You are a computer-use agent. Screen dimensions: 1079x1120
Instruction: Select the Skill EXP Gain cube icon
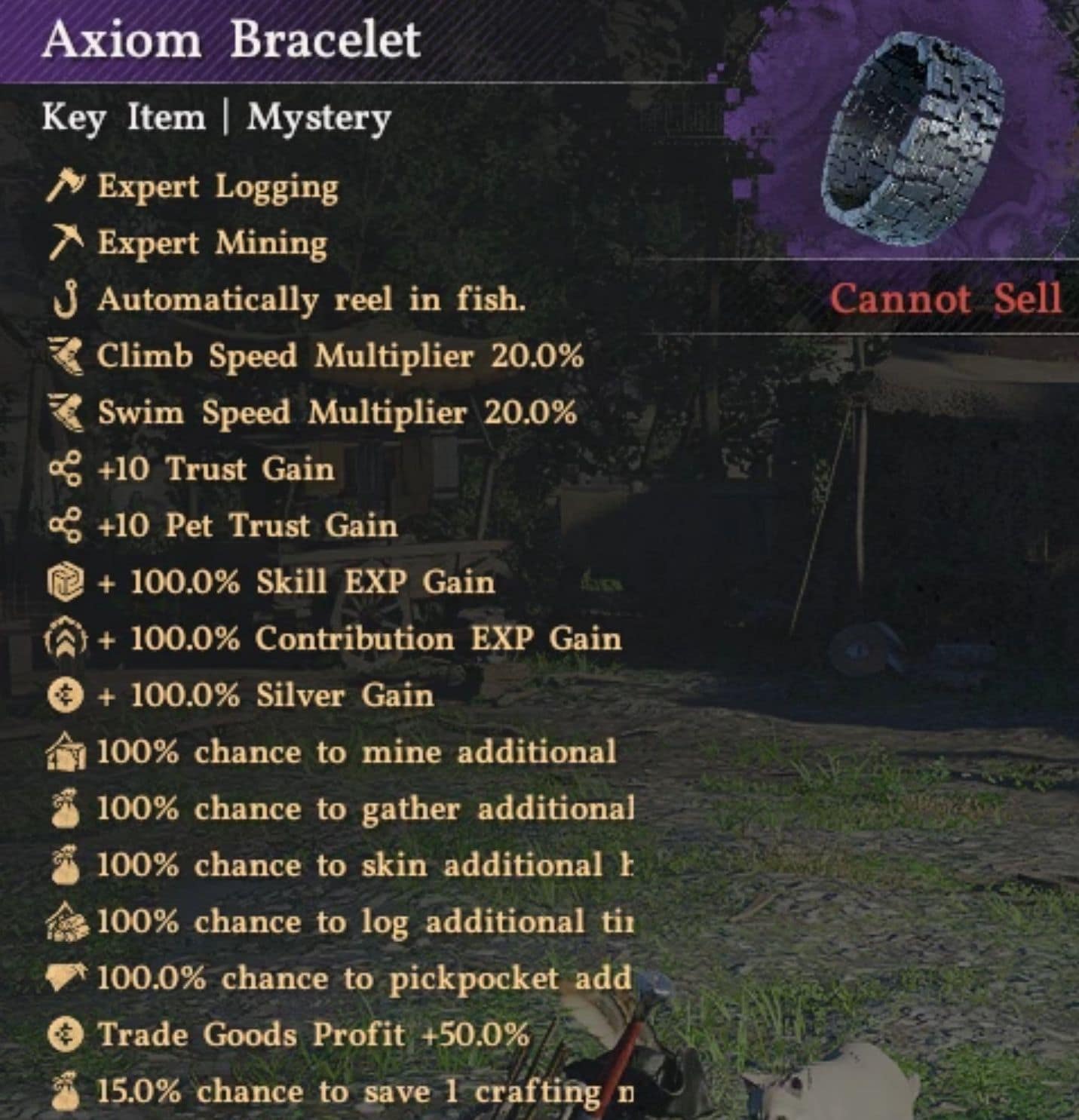pyautogui.click(x=66, y=581)
